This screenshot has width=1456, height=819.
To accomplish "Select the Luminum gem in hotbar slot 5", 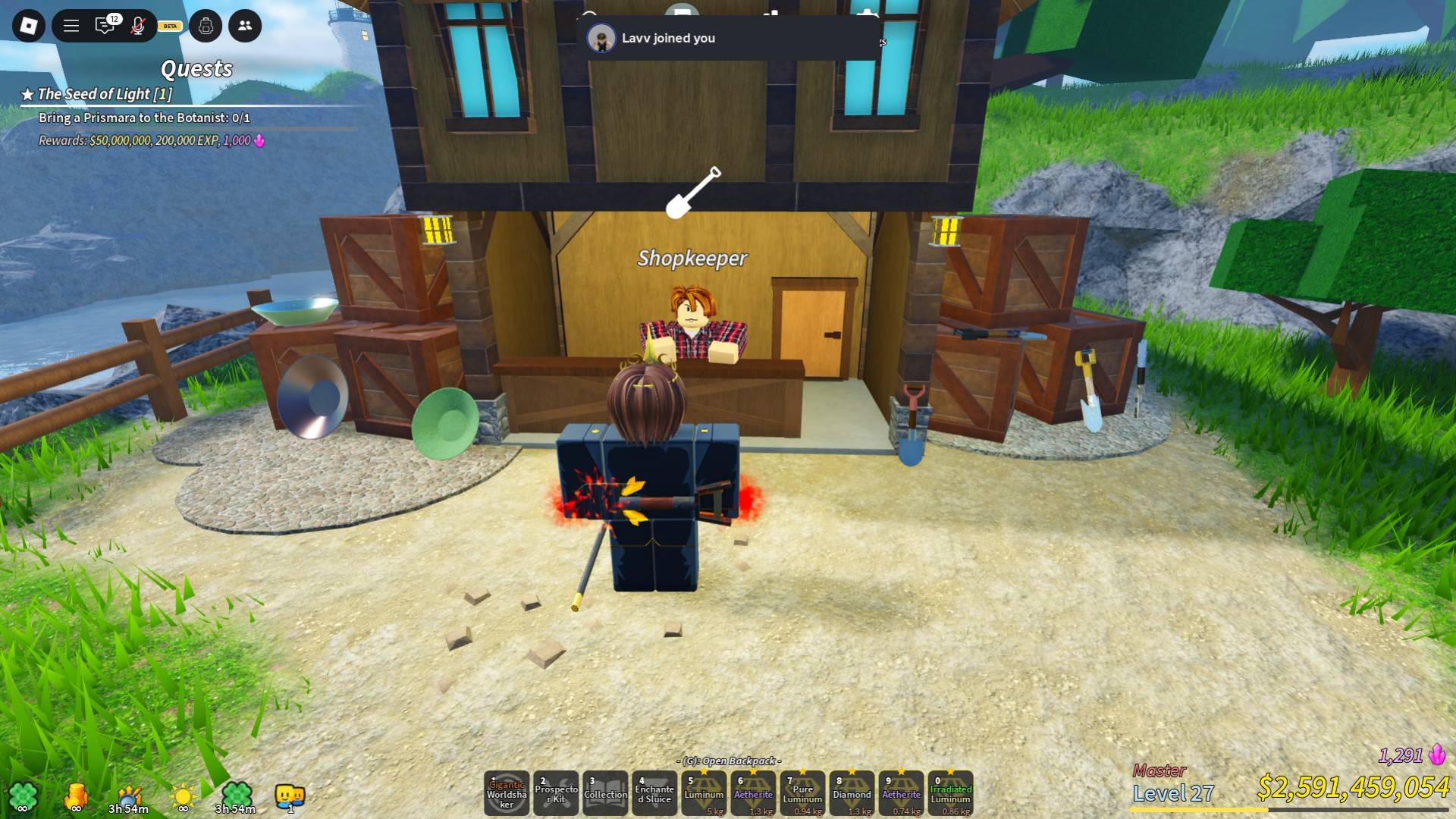I will click(x=704, y=793).
